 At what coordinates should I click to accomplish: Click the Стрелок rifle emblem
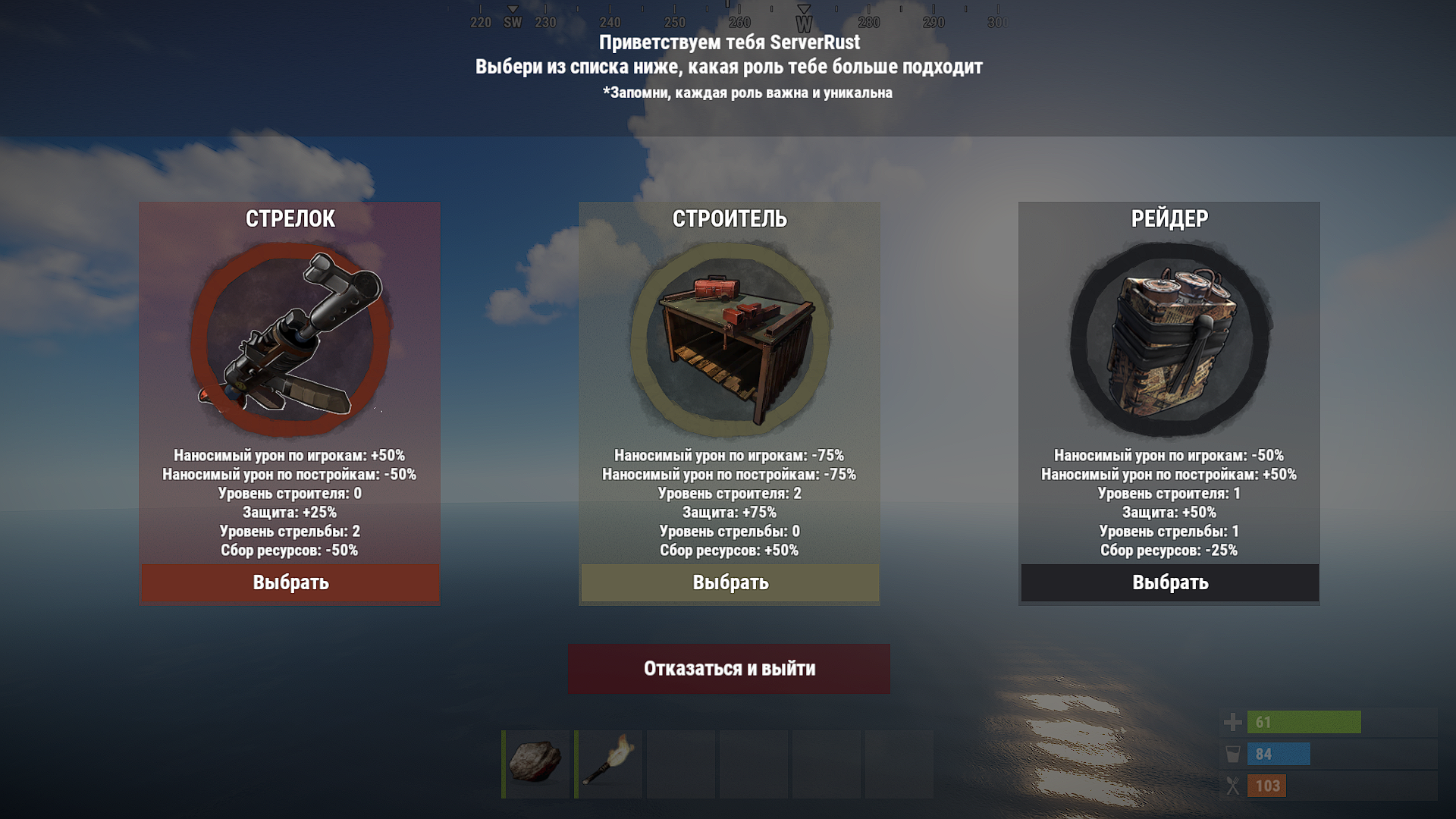(290, 339)
